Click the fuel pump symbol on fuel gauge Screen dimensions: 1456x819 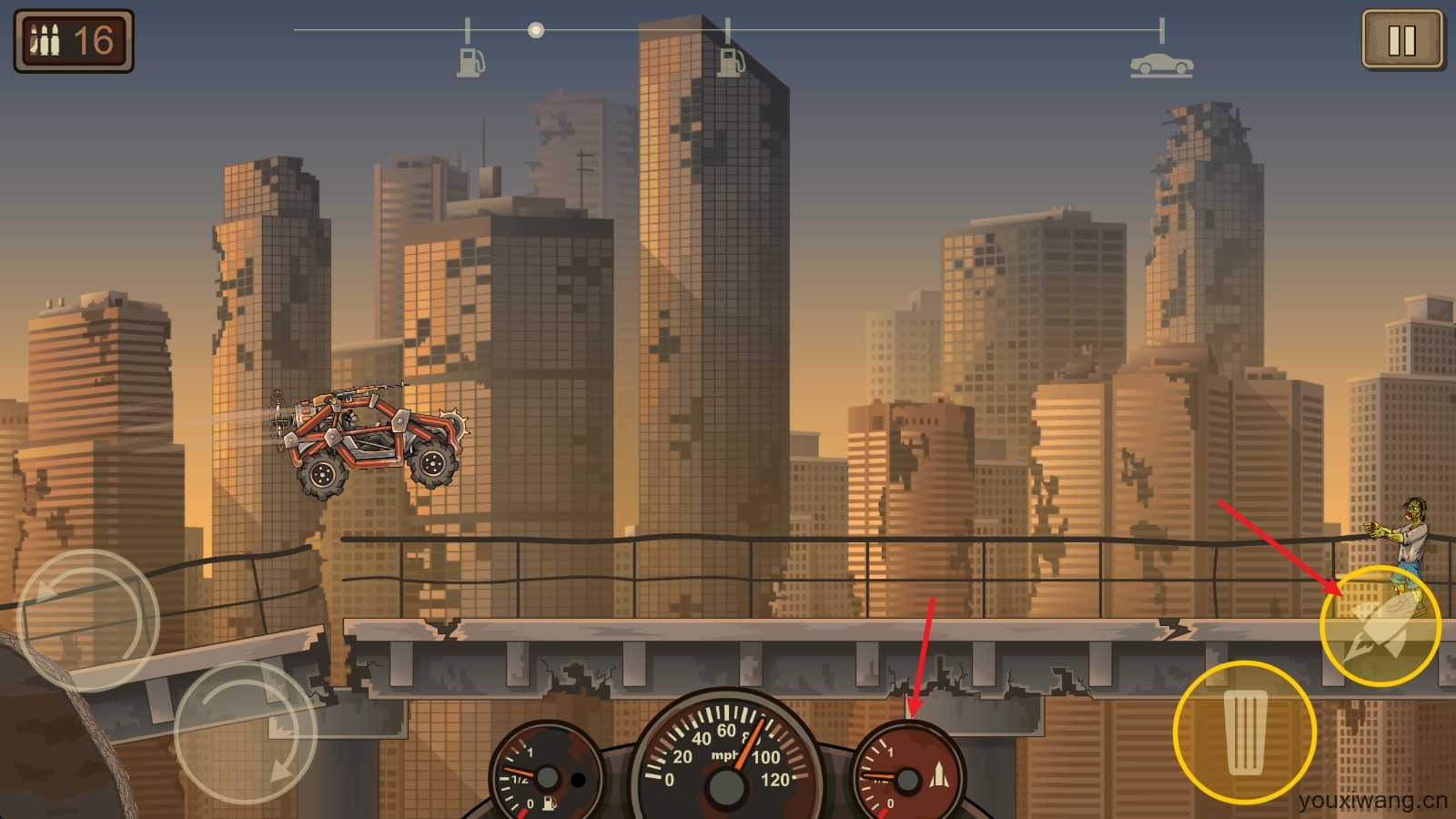pos(550,803)
